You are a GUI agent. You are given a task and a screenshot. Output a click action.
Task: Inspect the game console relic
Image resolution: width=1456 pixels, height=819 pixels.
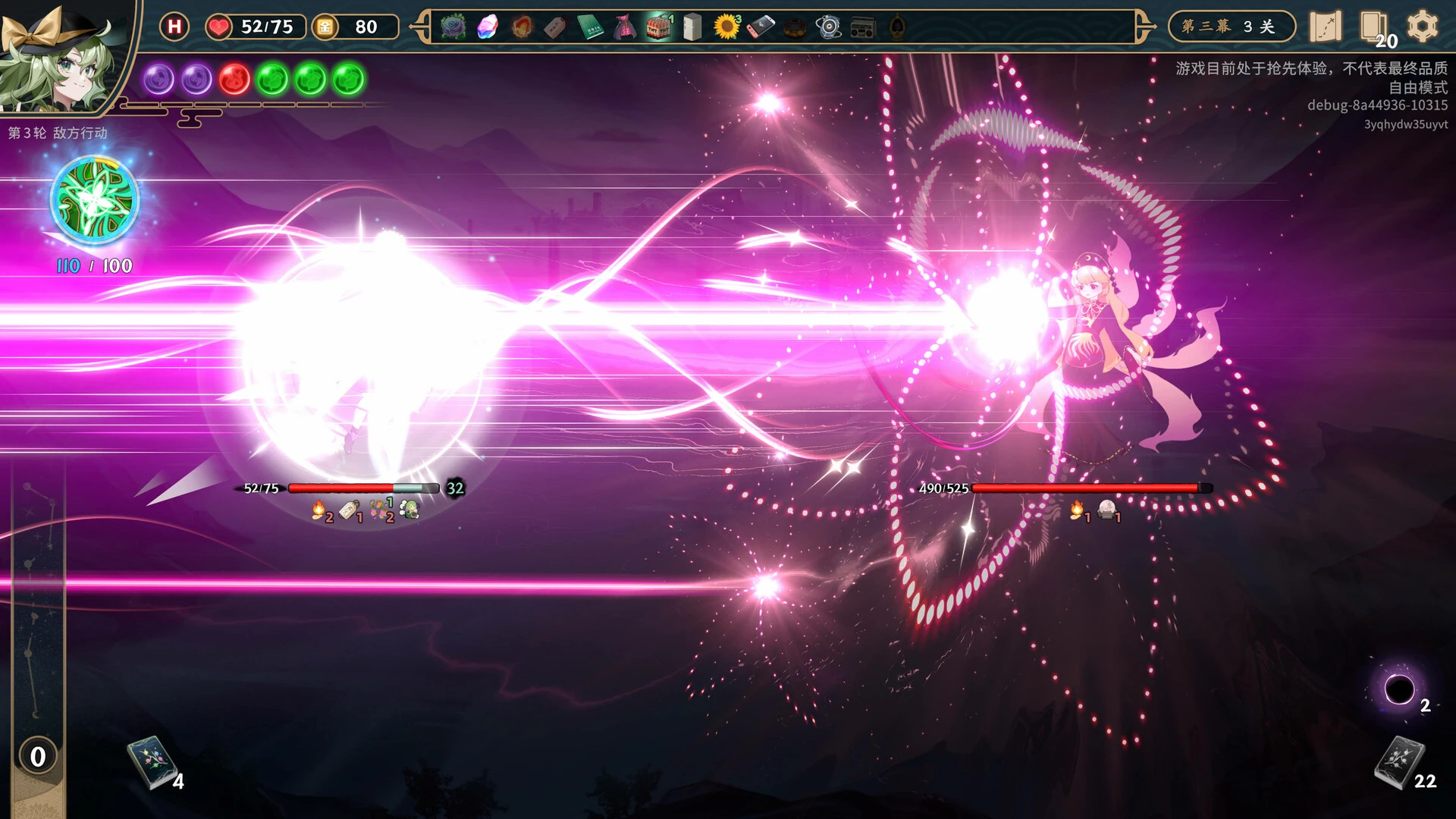pos(761,27)
